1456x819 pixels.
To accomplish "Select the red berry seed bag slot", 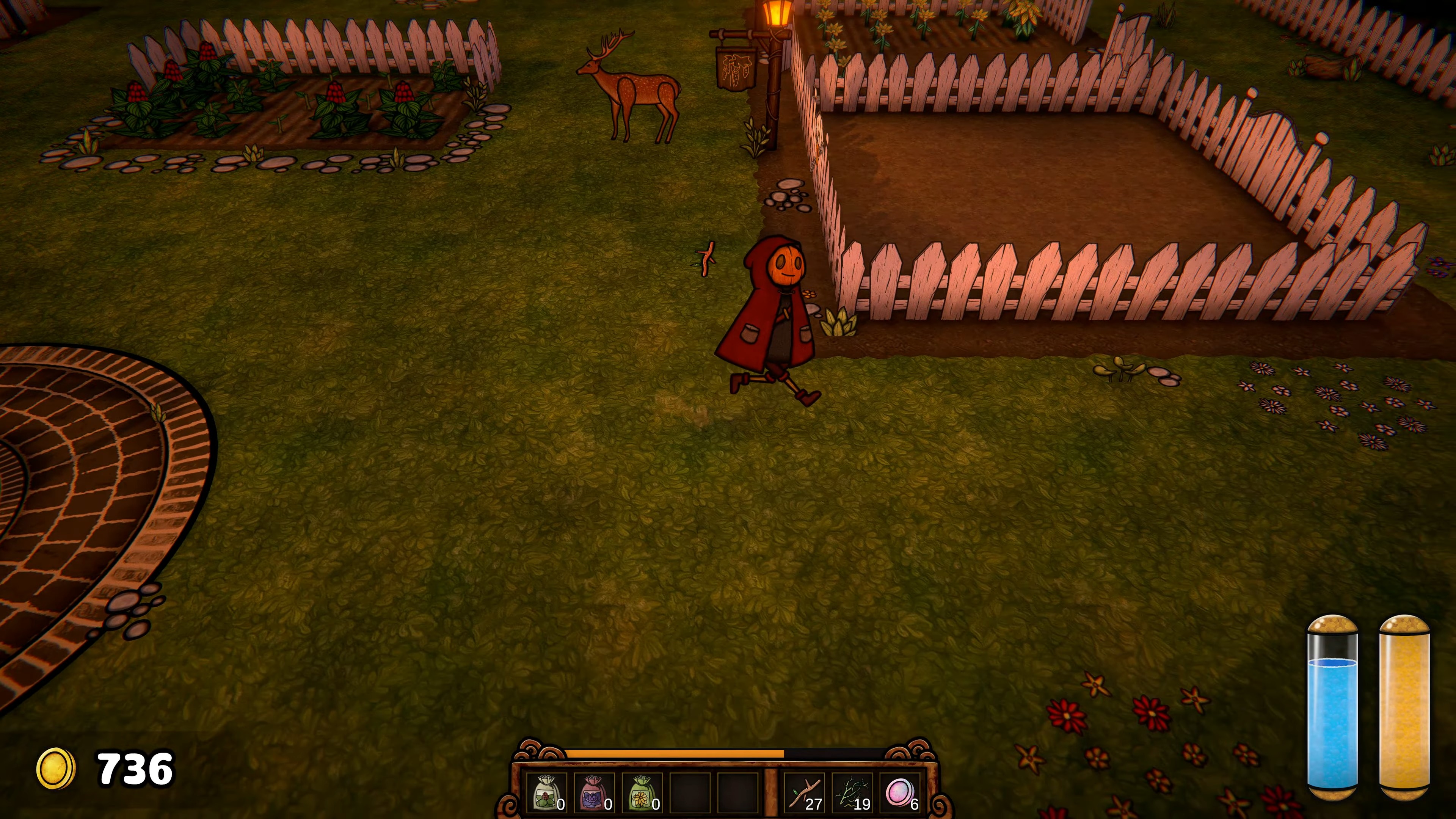I will 546,792.
